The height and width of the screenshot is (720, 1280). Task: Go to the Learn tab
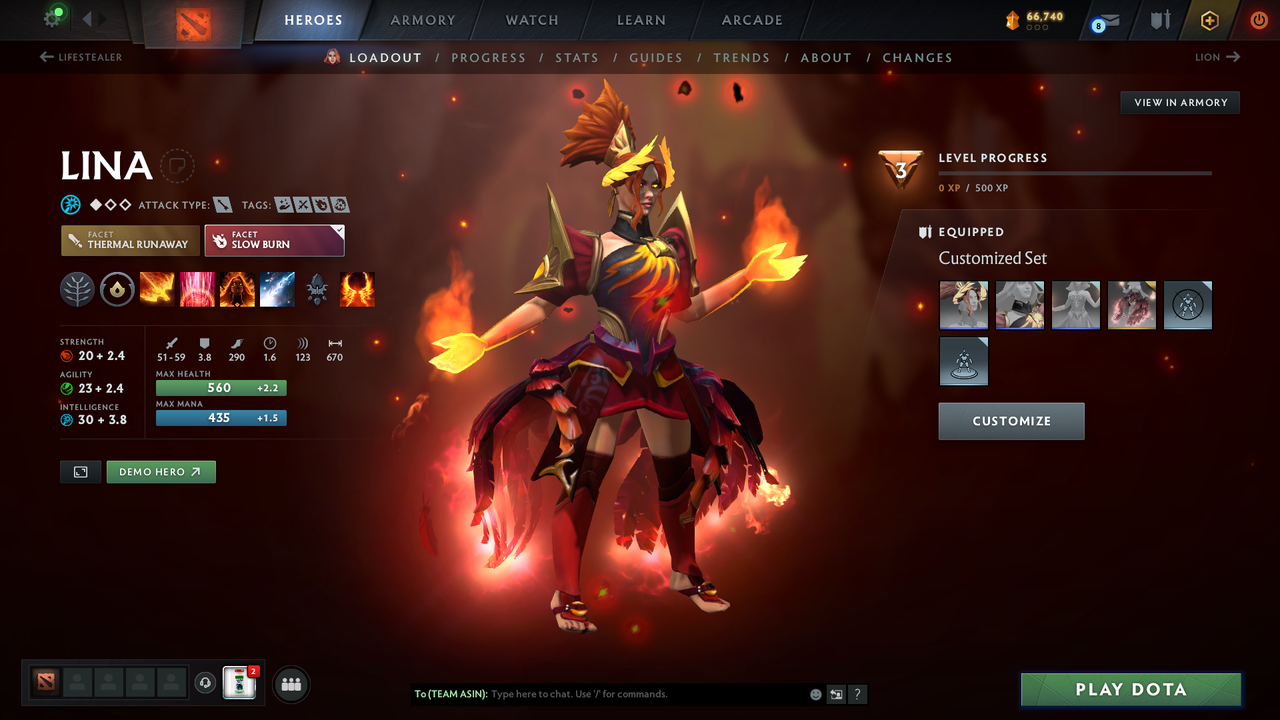point(641,20)
